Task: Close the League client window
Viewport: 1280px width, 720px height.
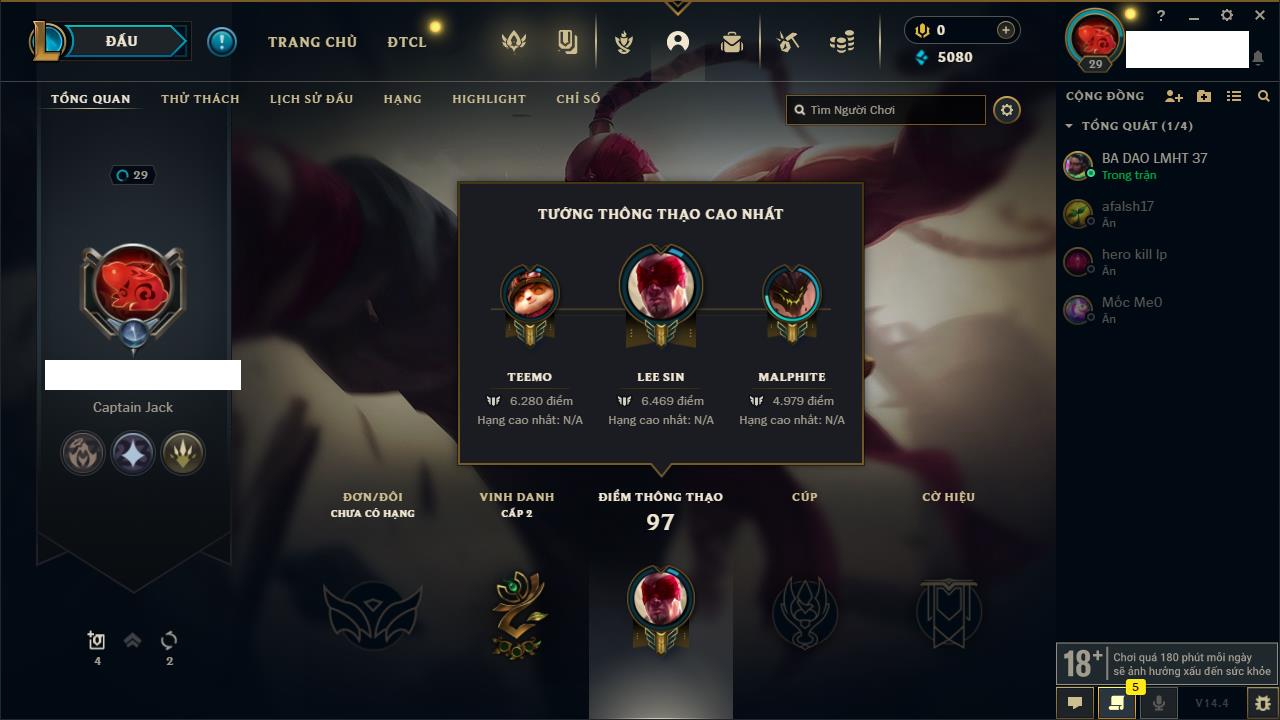Action: click(1260, 16)
